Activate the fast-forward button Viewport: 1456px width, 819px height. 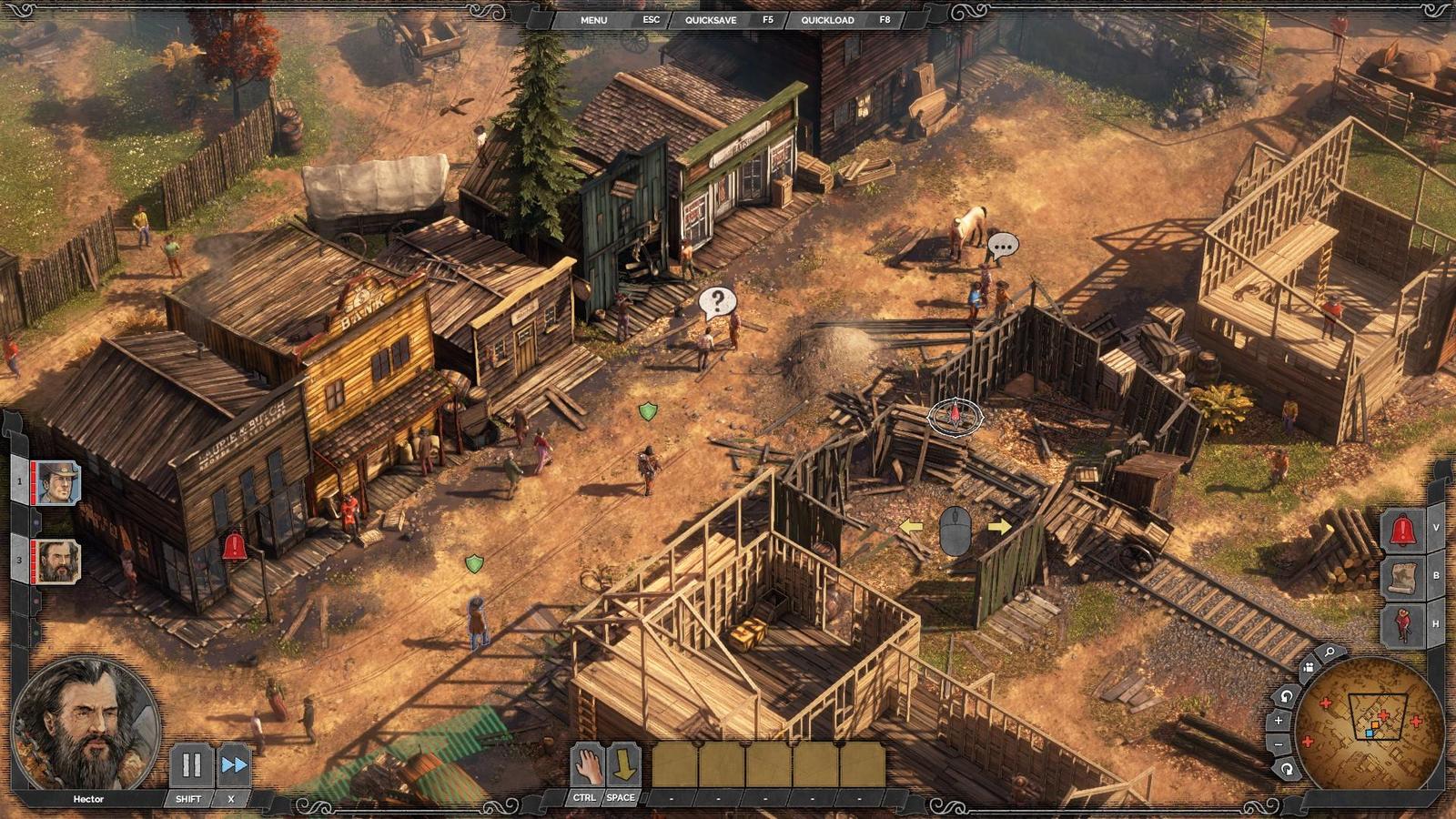(x=234, y=765)
